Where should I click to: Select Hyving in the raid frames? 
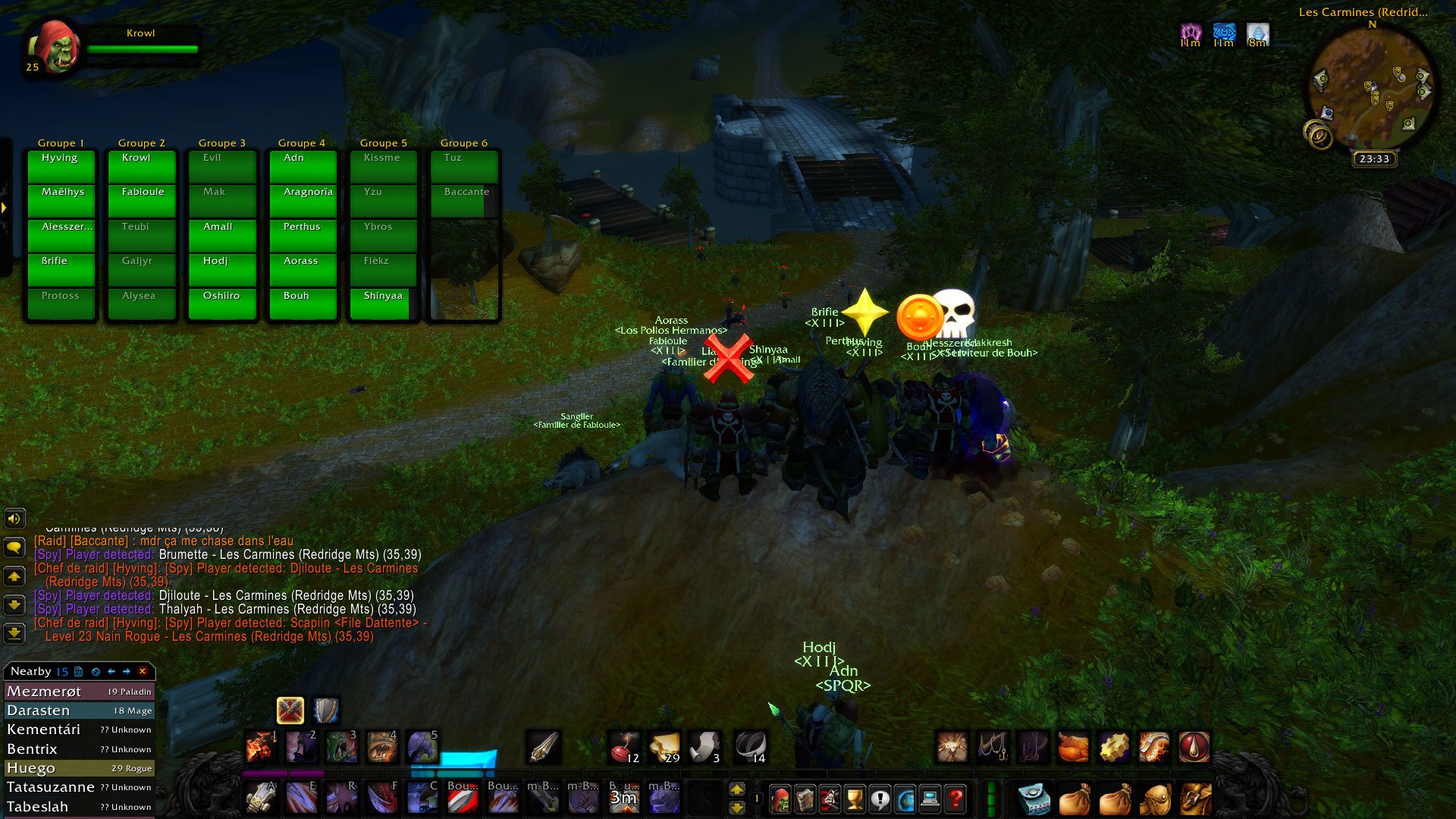pyautogui.click(x=61, y=166)
